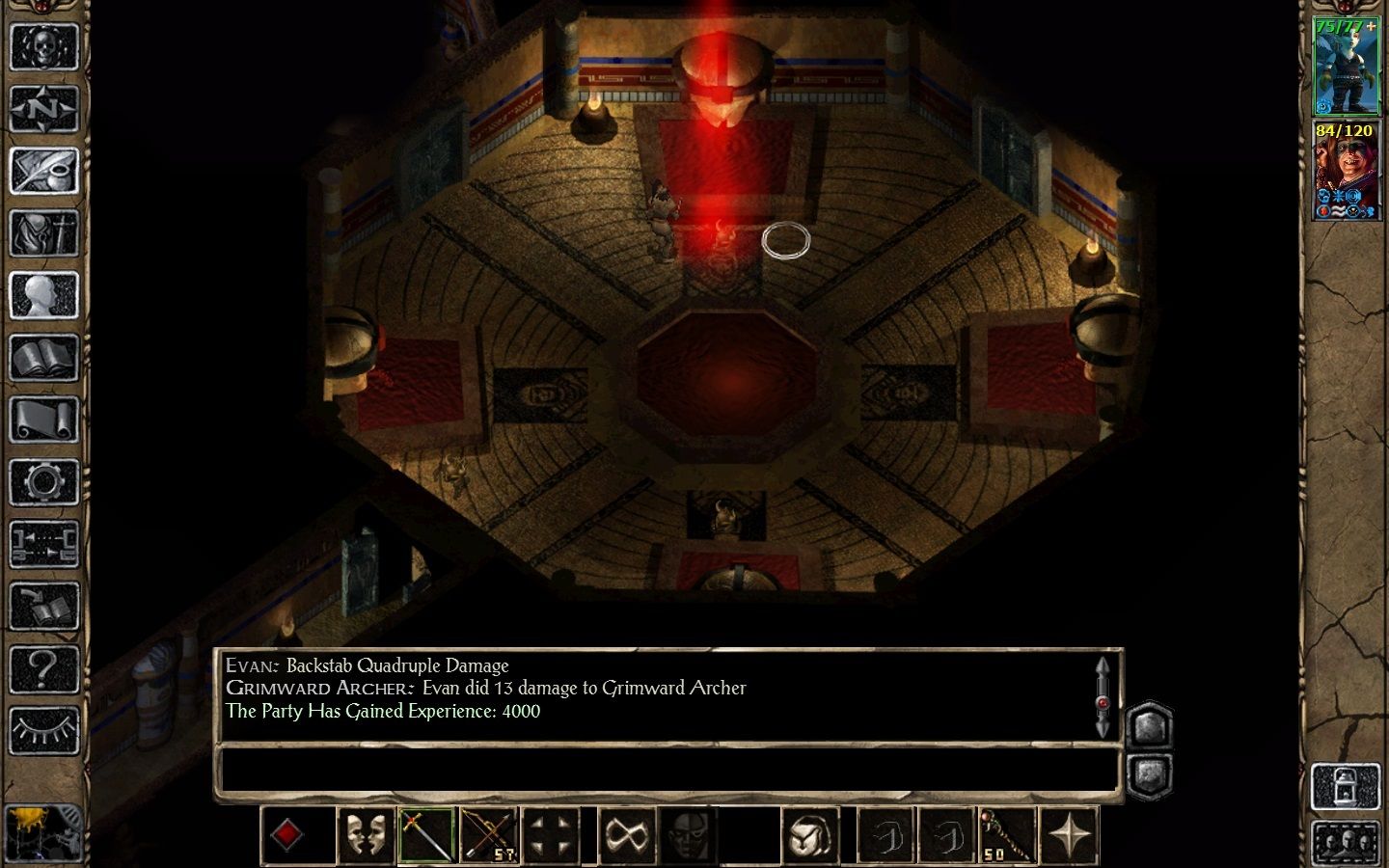The height and width of the screenshot is (868, 1389).
Task: Use the quick item staff with 50 charges
Action: point(1007,834)
